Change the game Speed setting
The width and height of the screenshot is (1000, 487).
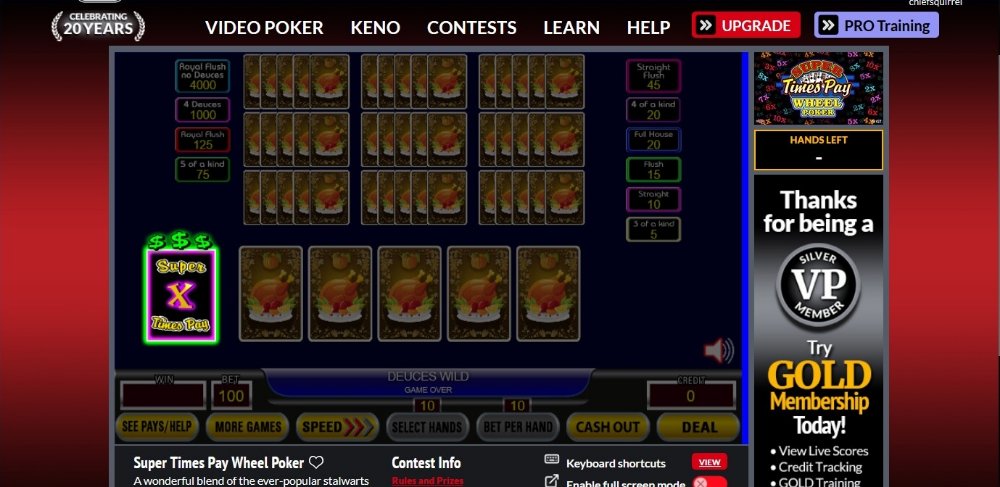[337, 427]
